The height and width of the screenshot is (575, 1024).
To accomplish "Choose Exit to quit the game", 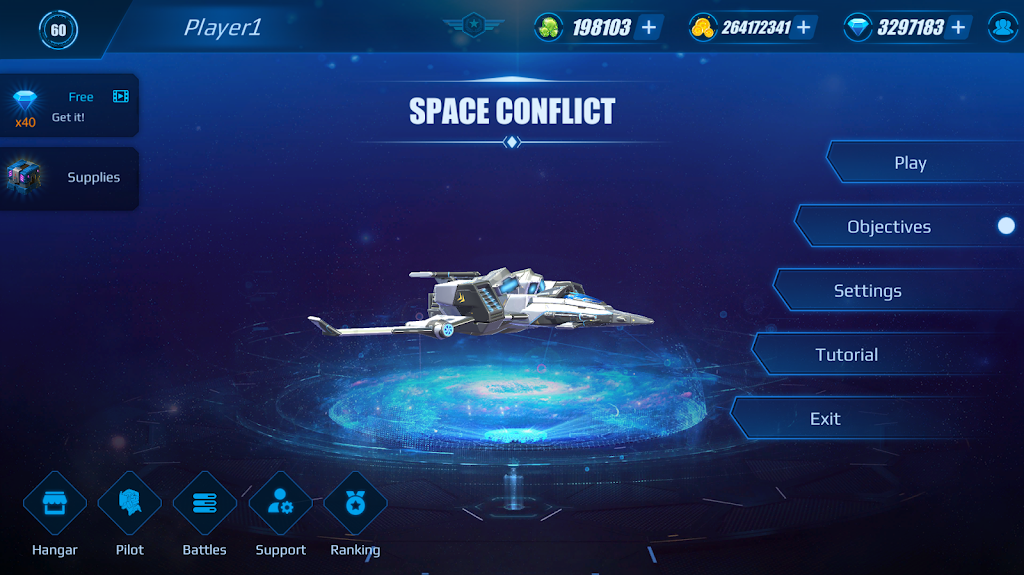I will click(826, 419).
